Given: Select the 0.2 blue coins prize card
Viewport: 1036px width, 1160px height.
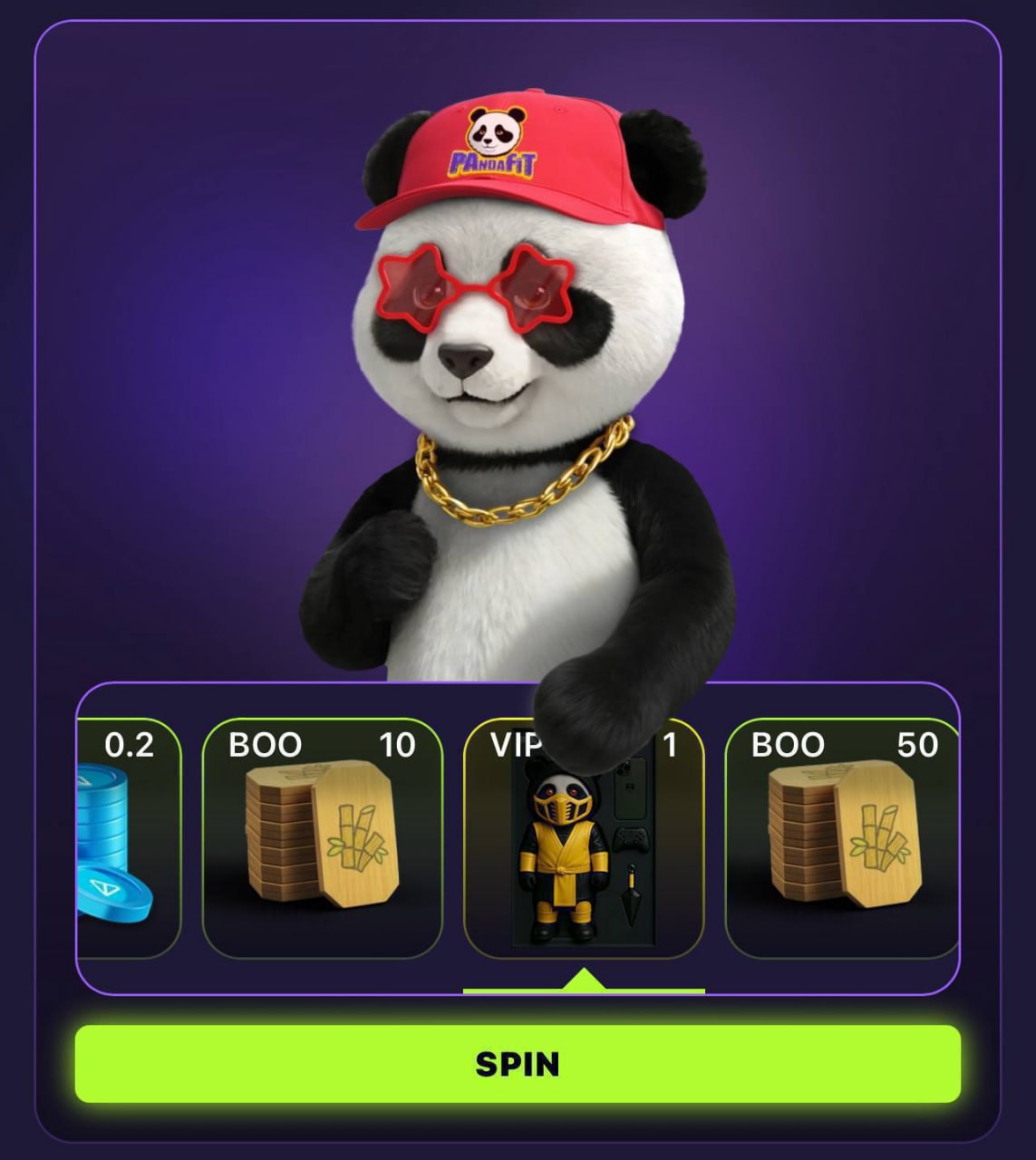Looking at the screenshot, I should click(x=129, y=838).
